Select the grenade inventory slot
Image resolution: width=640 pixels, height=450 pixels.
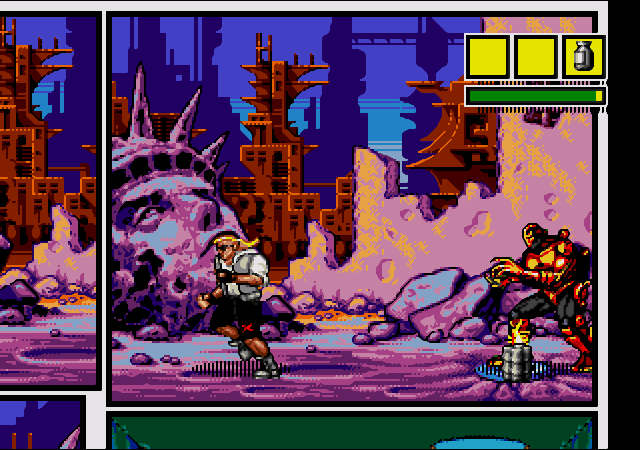[x=583, y=56]
